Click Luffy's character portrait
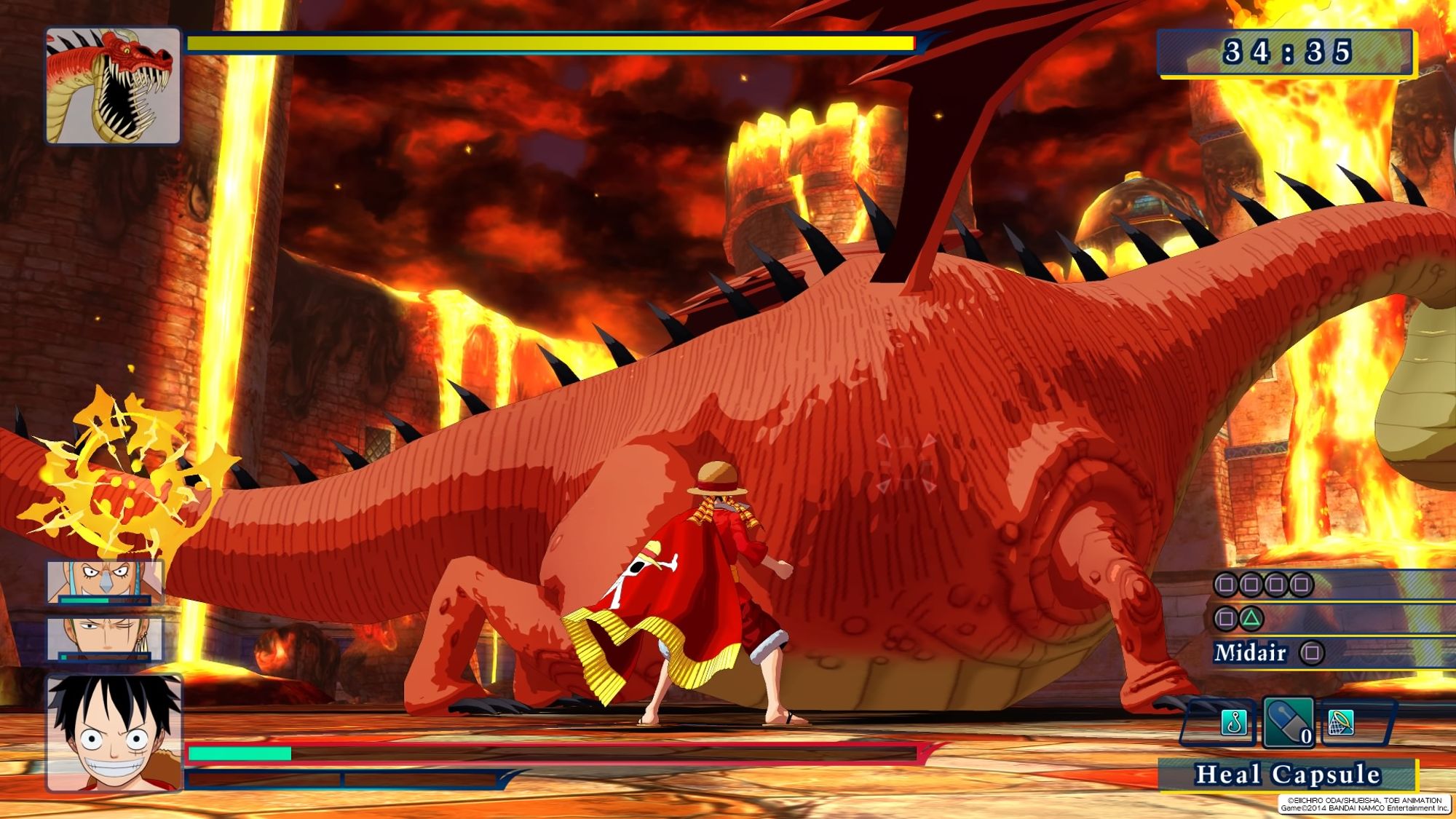The height and width of the screenshot is (819, 1456). [114, 732]
